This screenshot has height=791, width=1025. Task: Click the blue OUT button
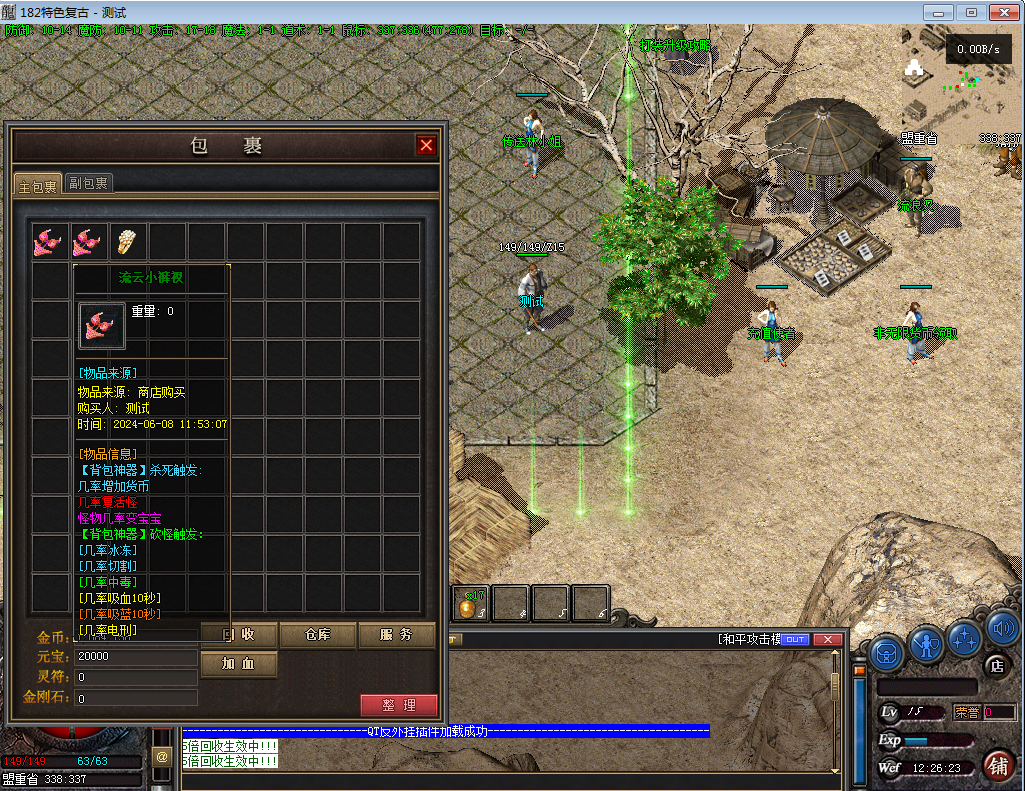795,639
